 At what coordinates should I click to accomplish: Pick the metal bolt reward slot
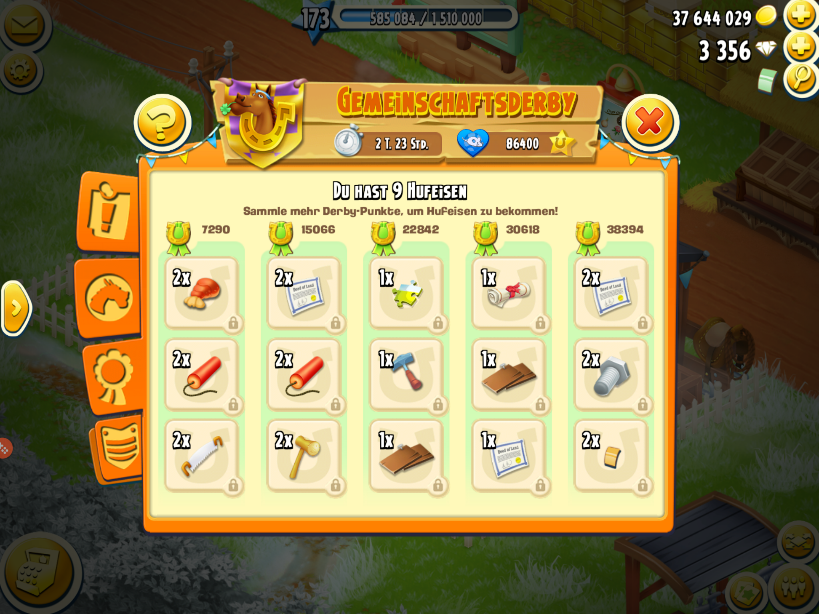pos(611,374)
